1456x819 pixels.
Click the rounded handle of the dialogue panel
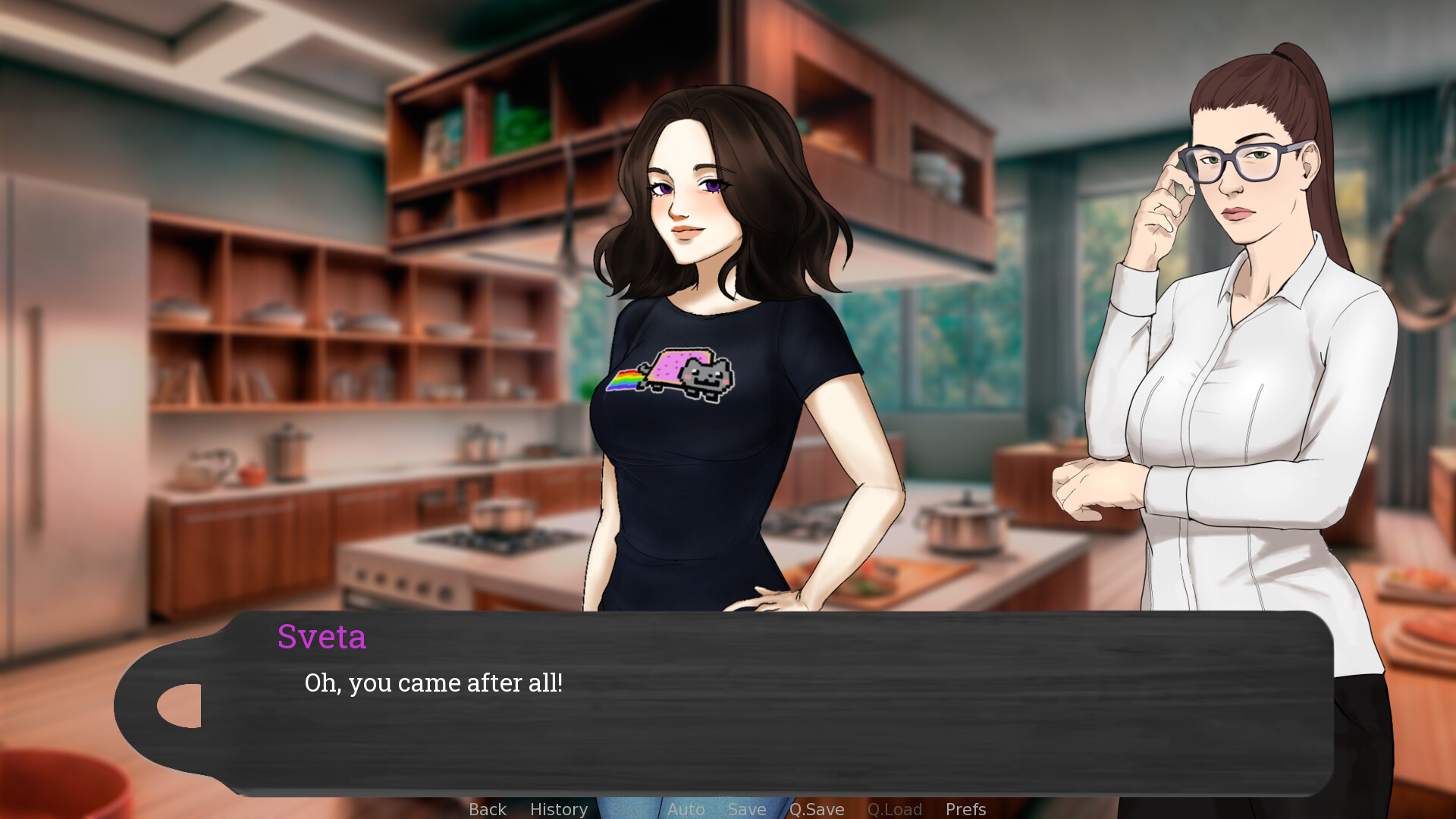178,705
